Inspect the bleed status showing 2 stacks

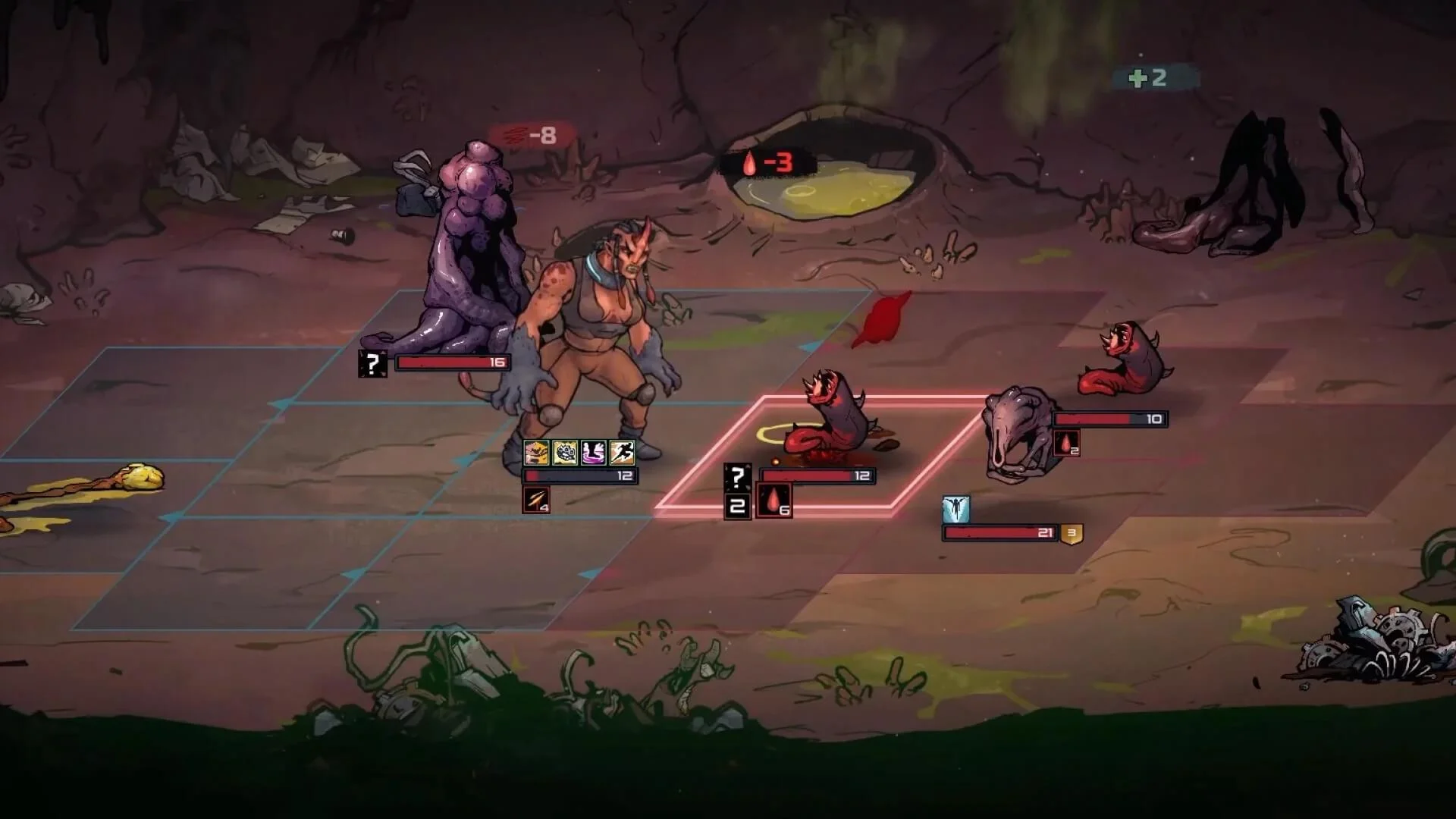point(1066,443)
